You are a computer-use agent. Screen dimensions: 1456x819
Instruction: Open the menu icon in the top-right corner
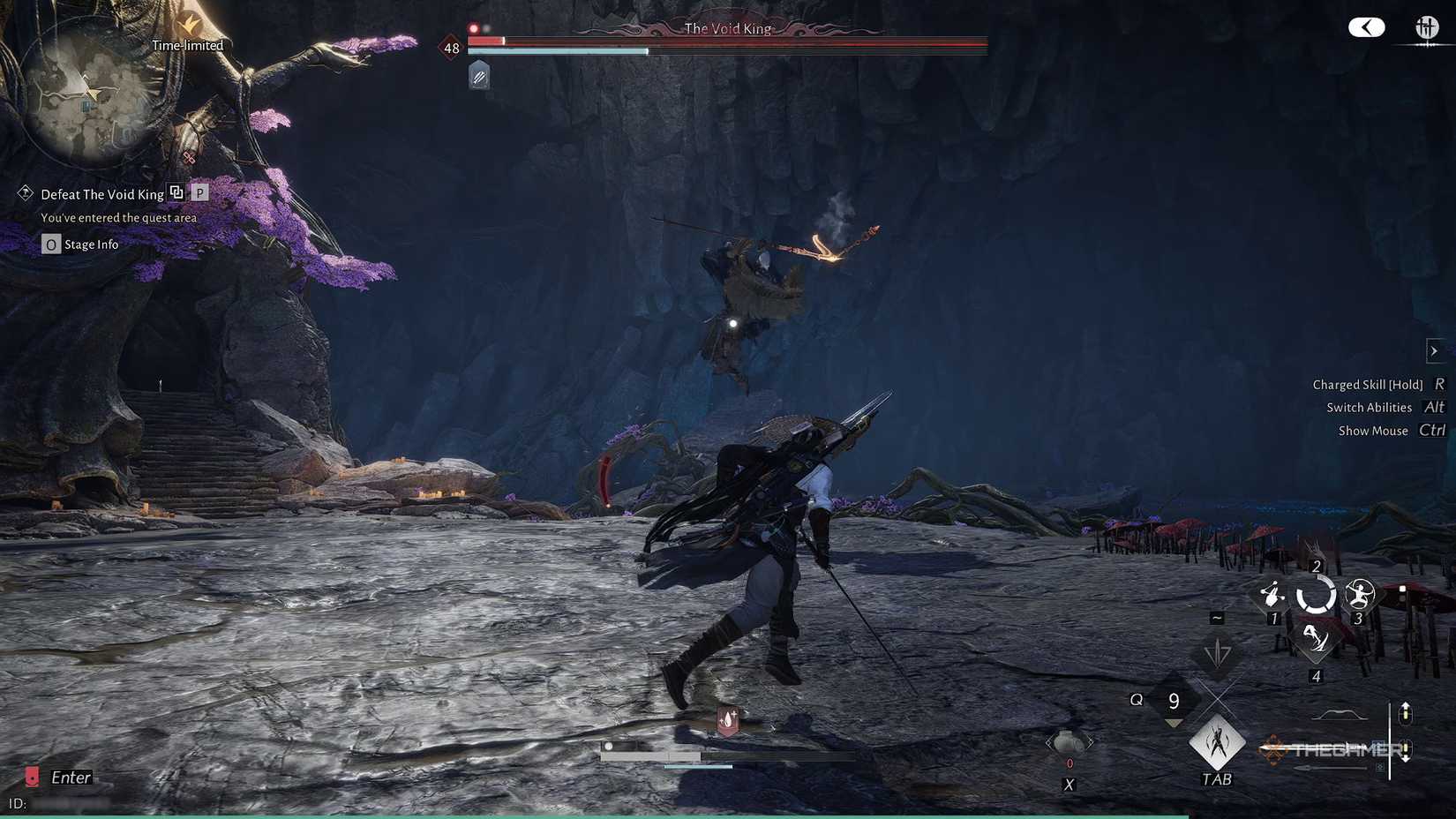tap(1427, 26)
